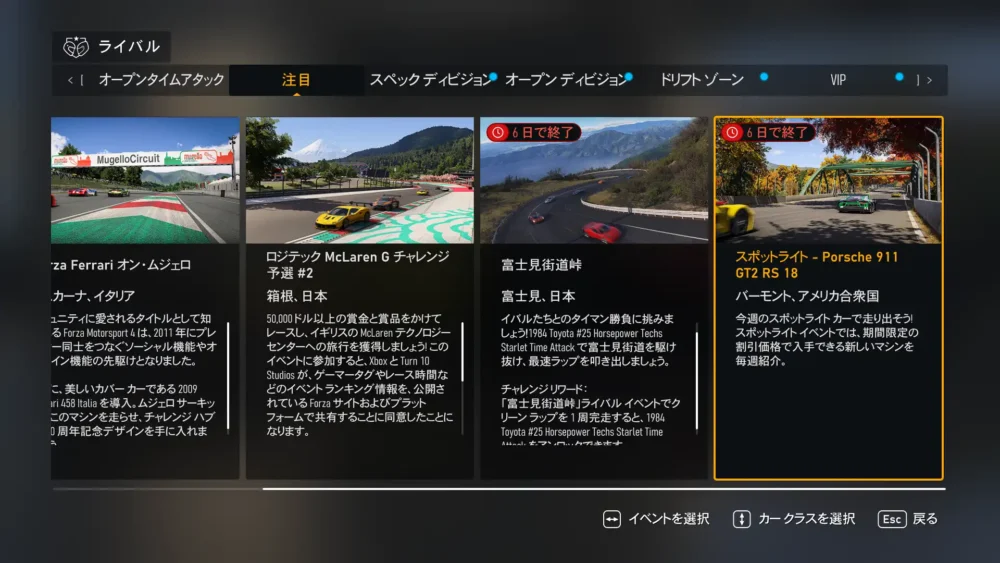Screen dimensions: 1000x563
Task: Select the 富士見街道峠 event card
Action: pos(594,298)
